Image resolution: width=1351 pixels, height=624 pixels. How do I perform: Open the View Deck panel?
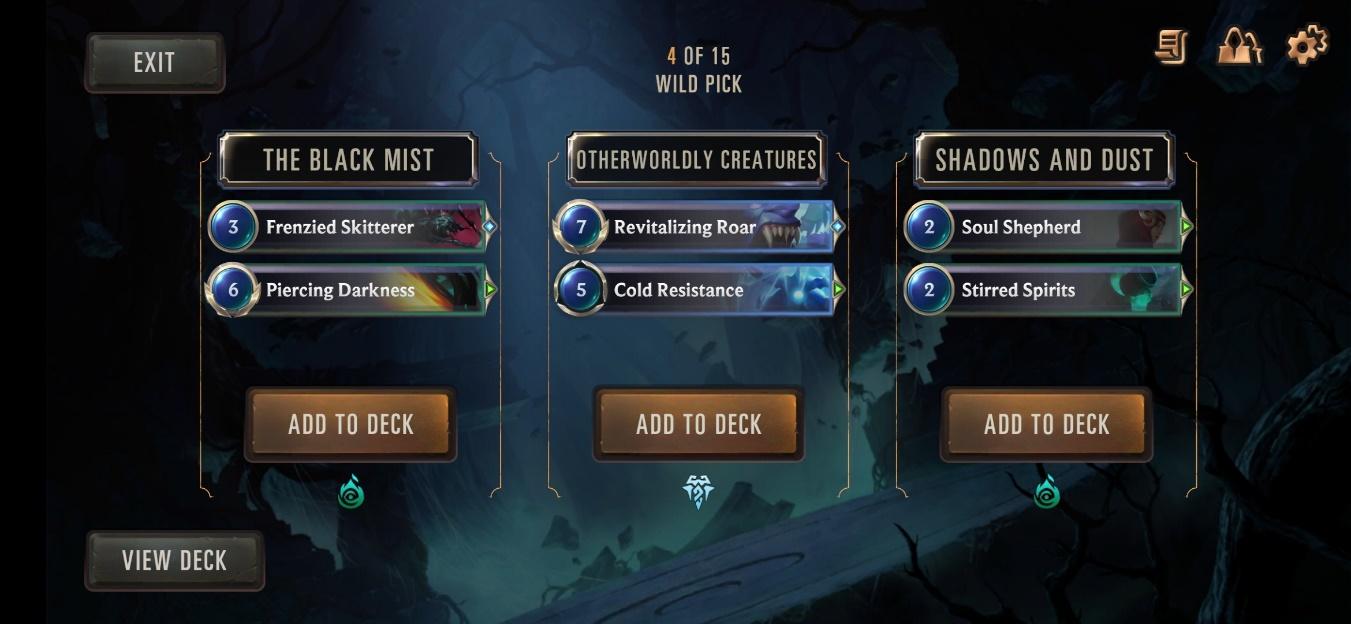pyautogui.click(x=174, y=561)
